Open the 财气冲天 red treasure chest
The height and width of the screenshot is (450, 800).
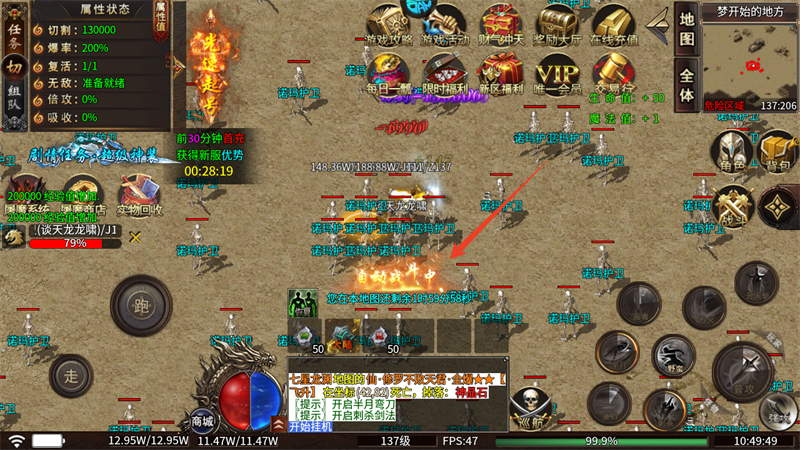tap(501, 25)
